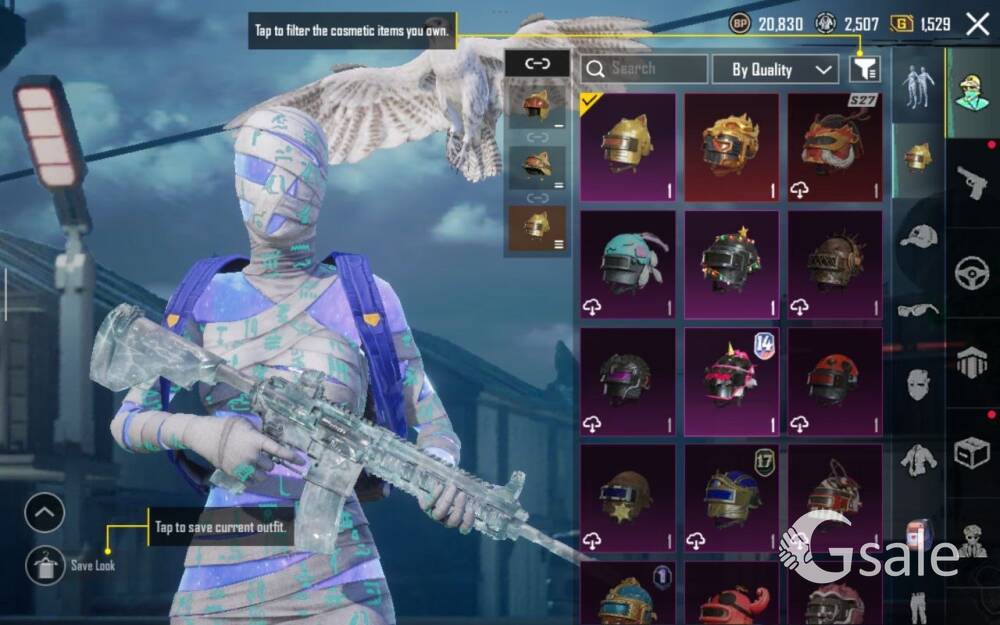Viewport: 1000px width, 625px height.
Task: Pick the teal bandana helmet with feather
Action: pos(628,264)
